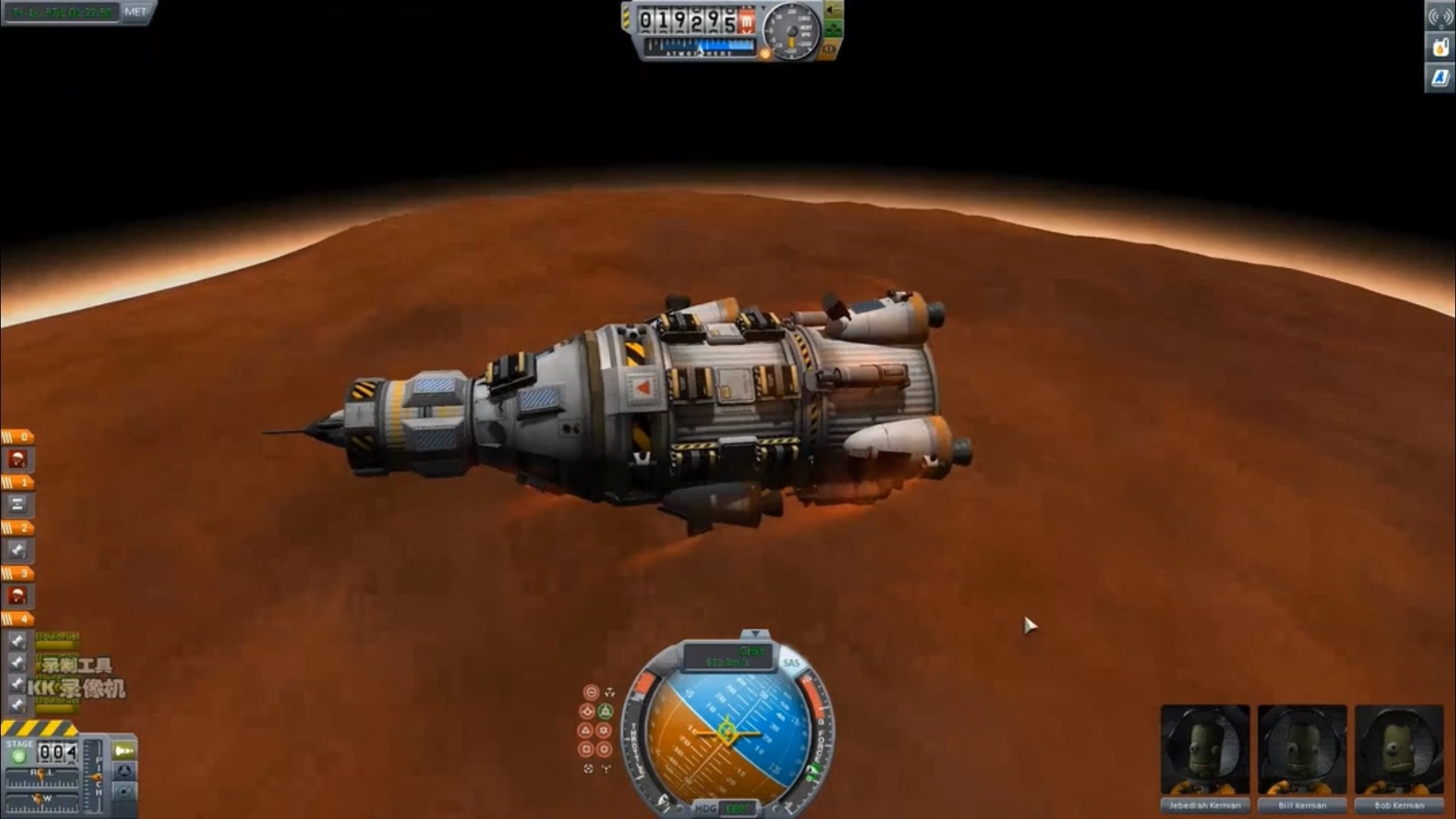Select the green highlighted orientation marker icon
This screenshot has width=1456, height=819.
tap(605, 711)
